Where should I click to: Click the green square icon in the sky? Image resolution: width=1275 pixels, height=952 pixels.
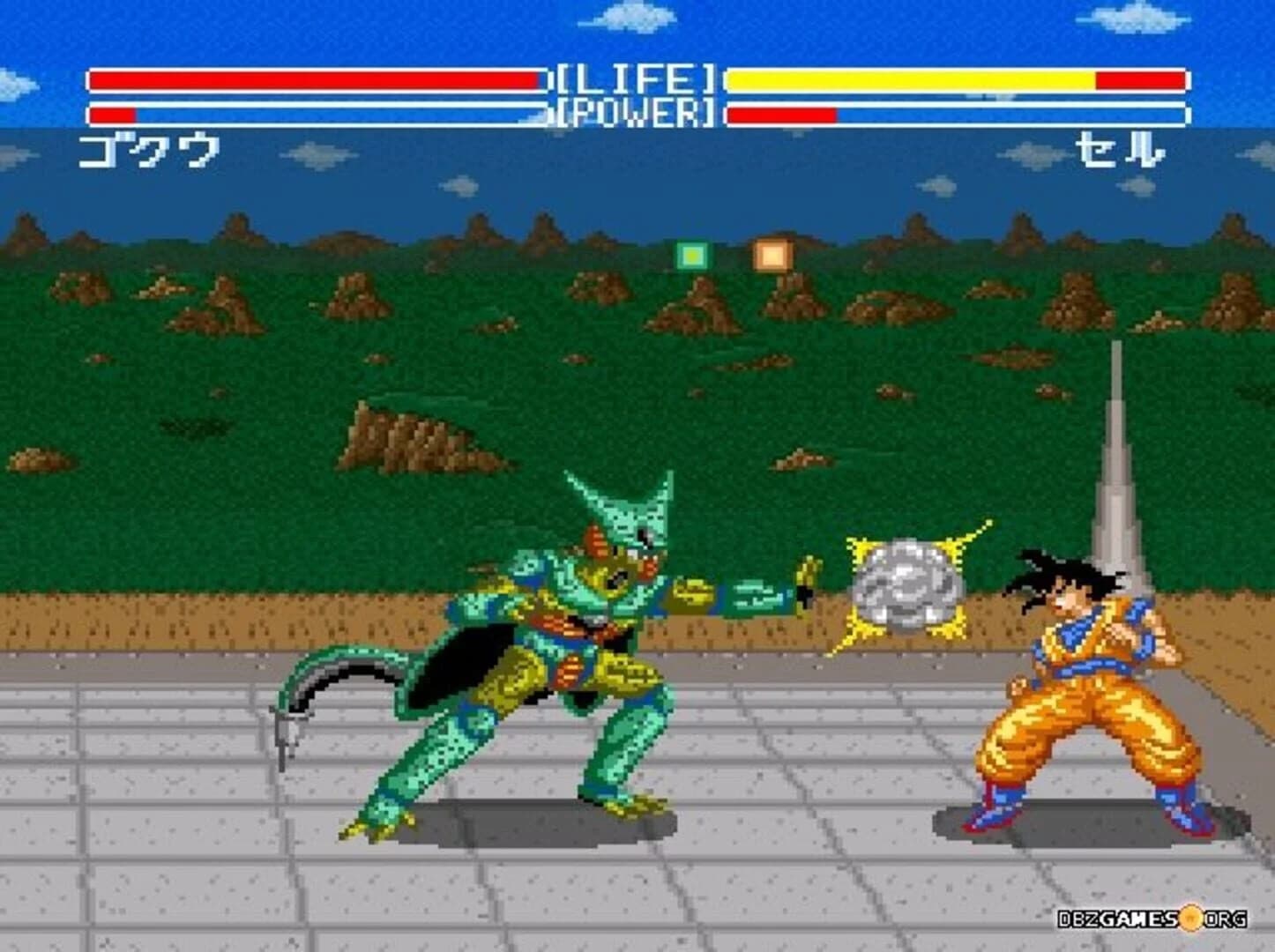pyautogui.click(x=691, y=255)
